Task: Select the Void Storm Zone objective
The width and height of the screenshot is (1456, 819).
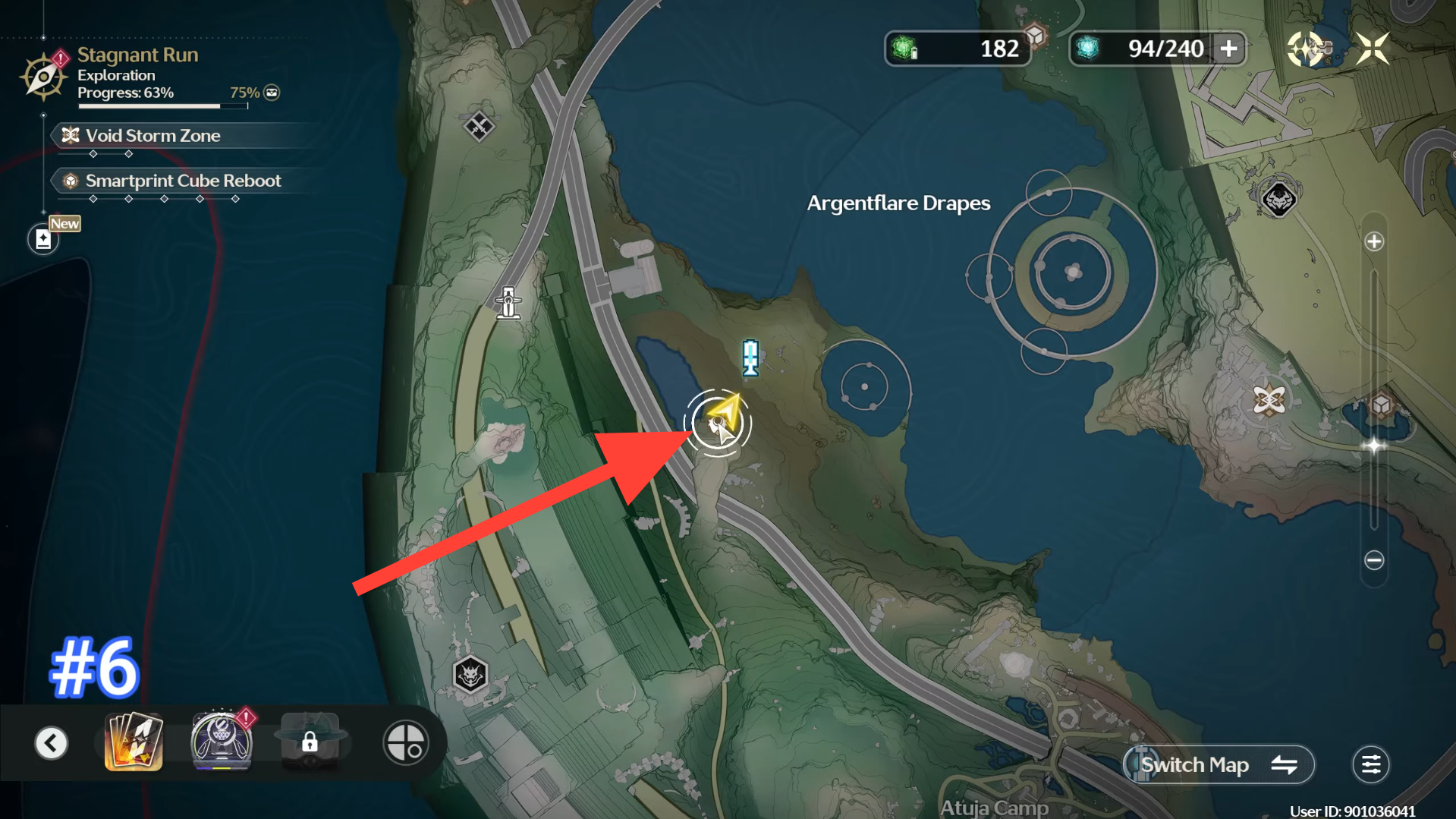Action: click(153, 136)
